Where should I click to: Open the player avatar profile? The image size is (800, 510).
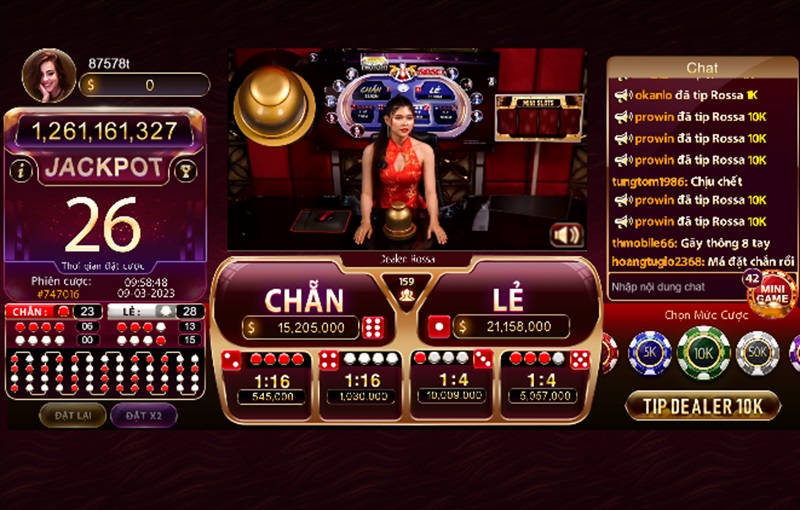pyautogui.click(x=48, y=75)
